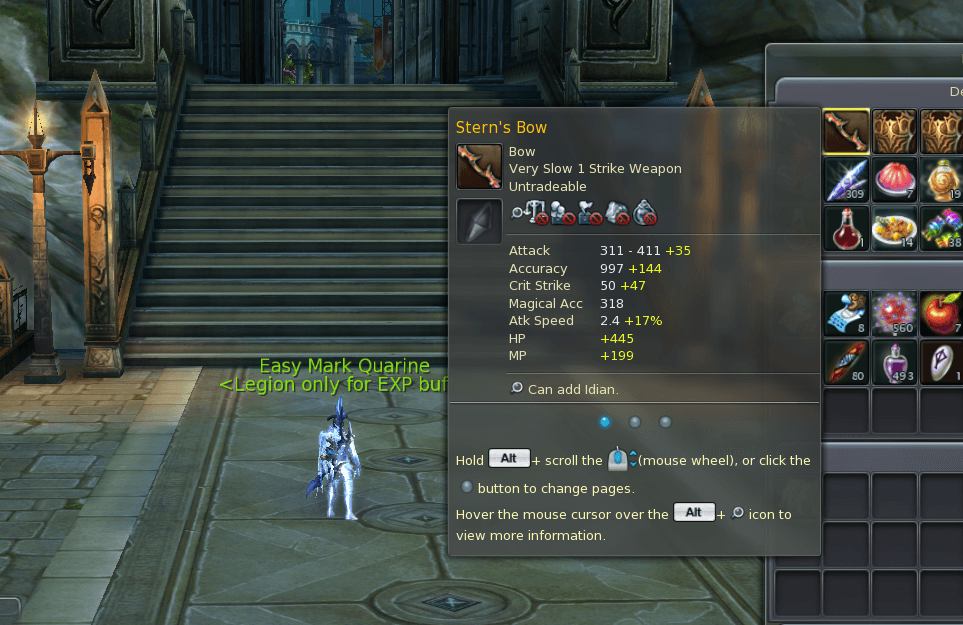Click the sparkling red powder stack of 560

point(894,313)
